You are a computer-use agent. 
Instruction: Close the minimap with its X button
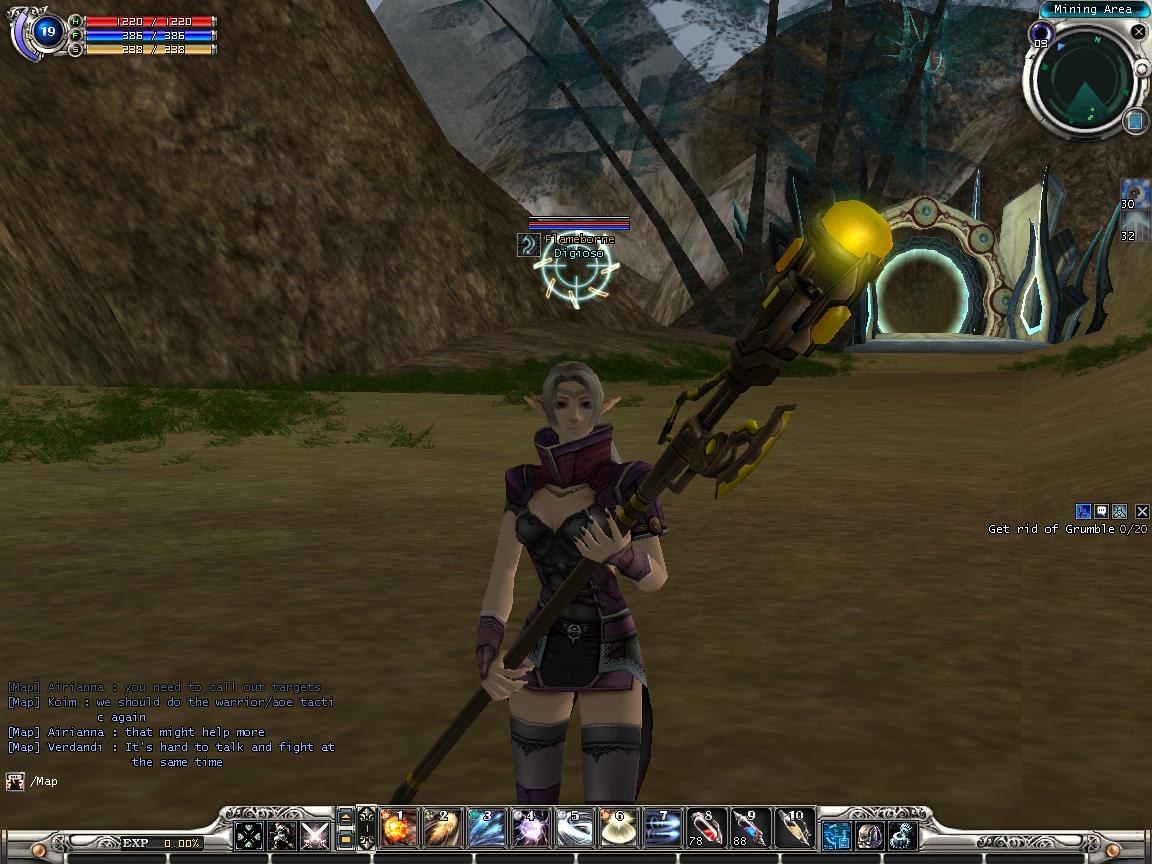point(1138,32)
